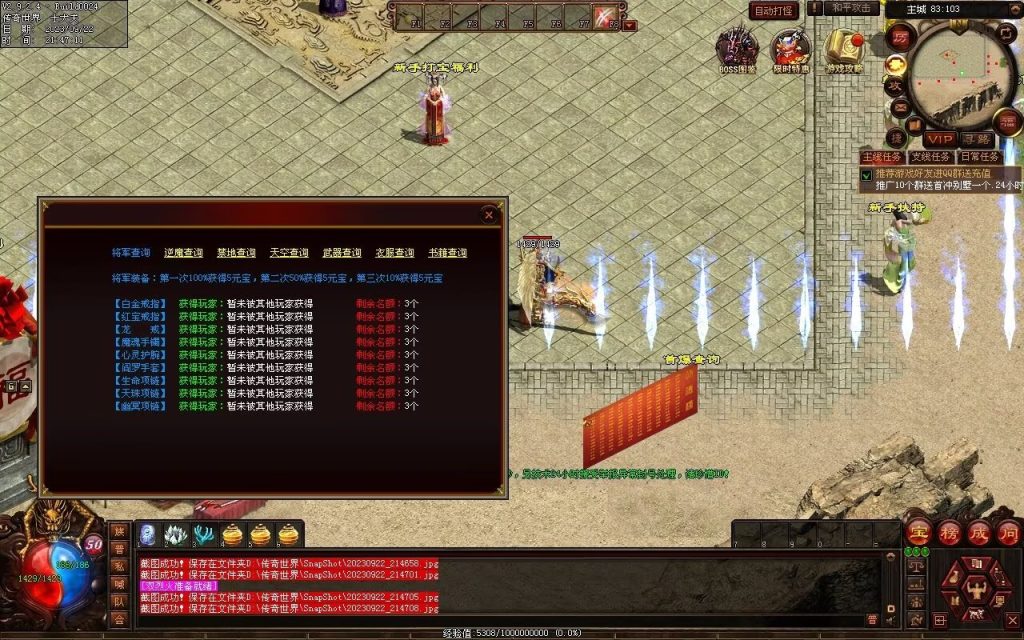1024x640 pixels.
Task: Switch to the 衣服查询 tab
Action: [394, 253]
